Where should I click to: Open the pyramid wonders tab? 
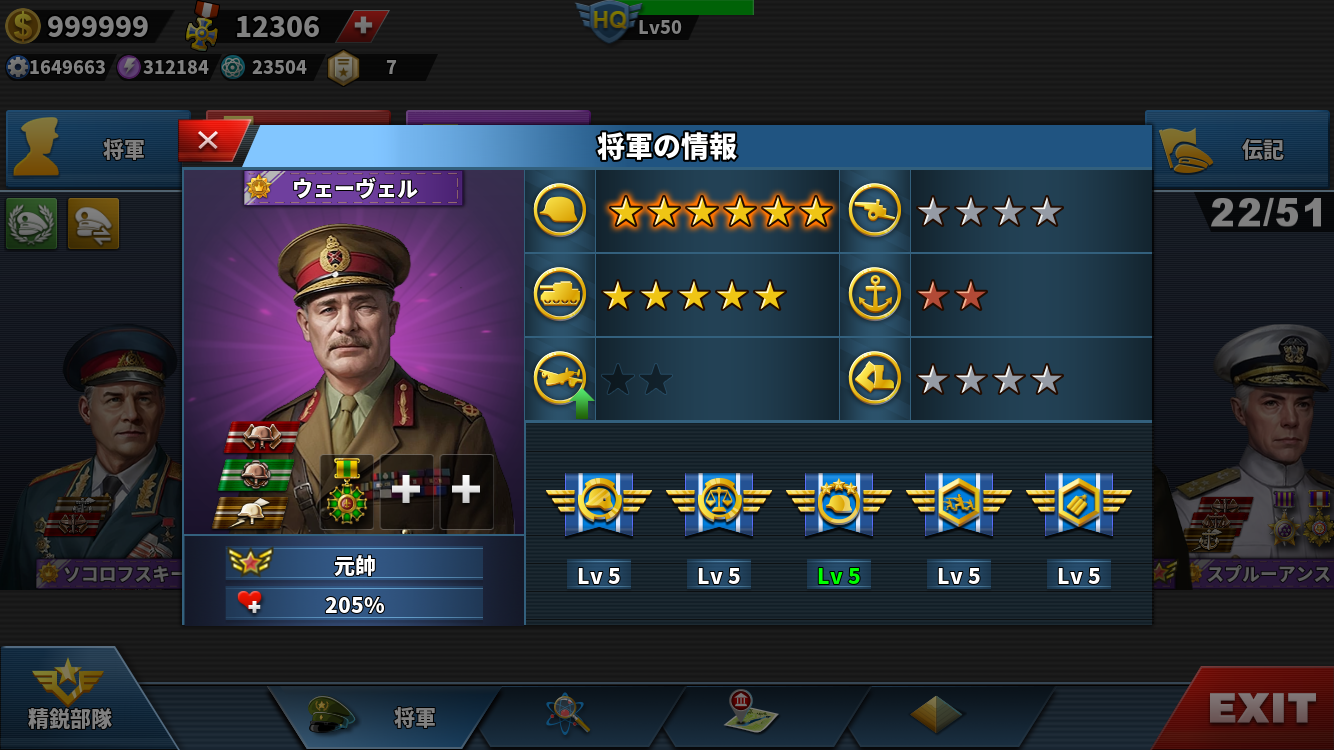tap(935, 714)
